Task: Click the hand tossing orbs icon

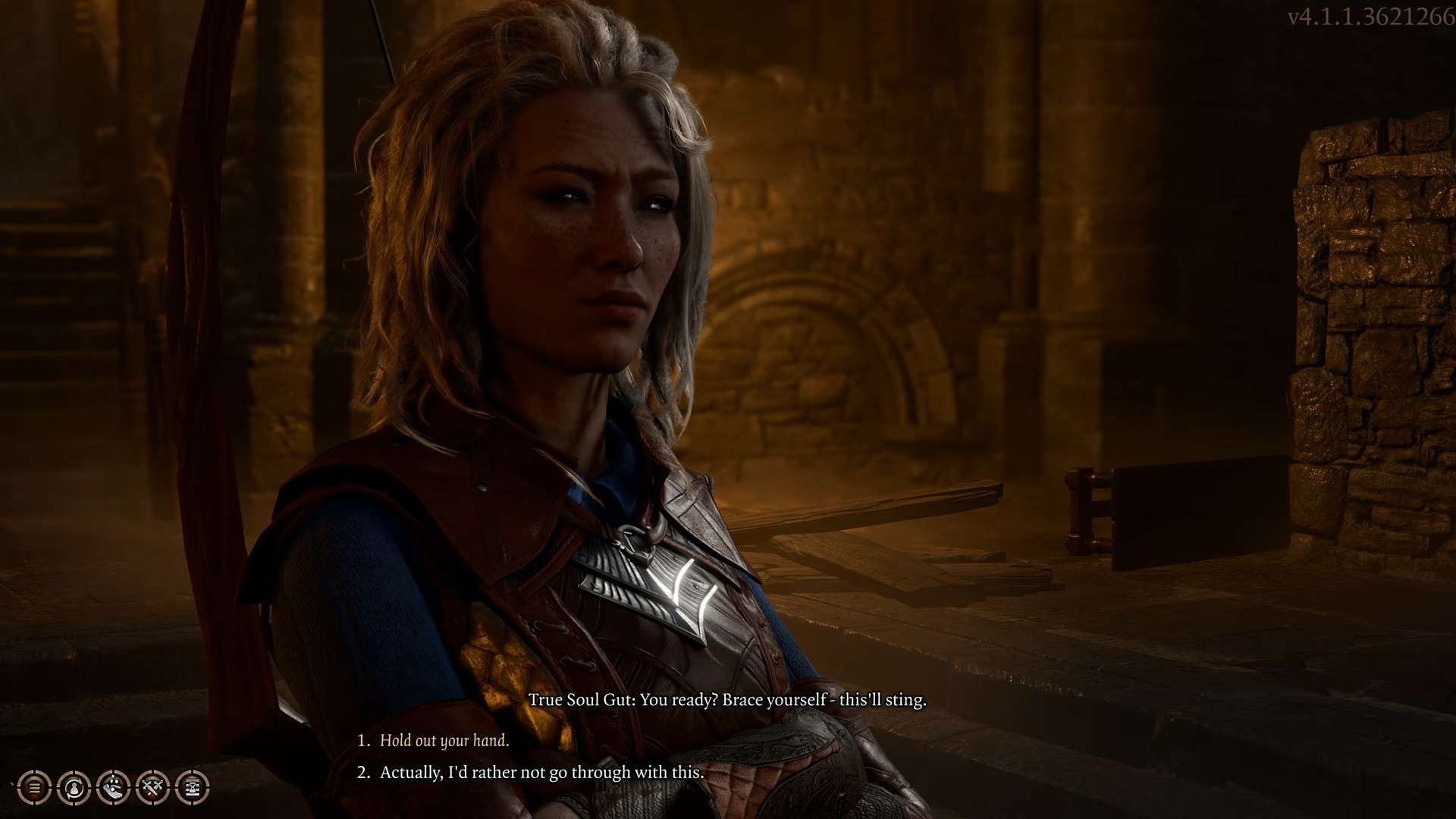Action: click(114, 788)
